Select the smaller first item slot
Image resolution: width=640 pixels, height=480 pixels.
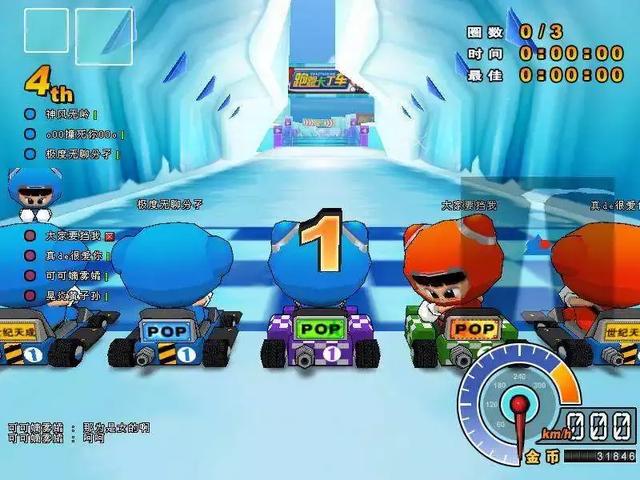[x=46, y=30]
